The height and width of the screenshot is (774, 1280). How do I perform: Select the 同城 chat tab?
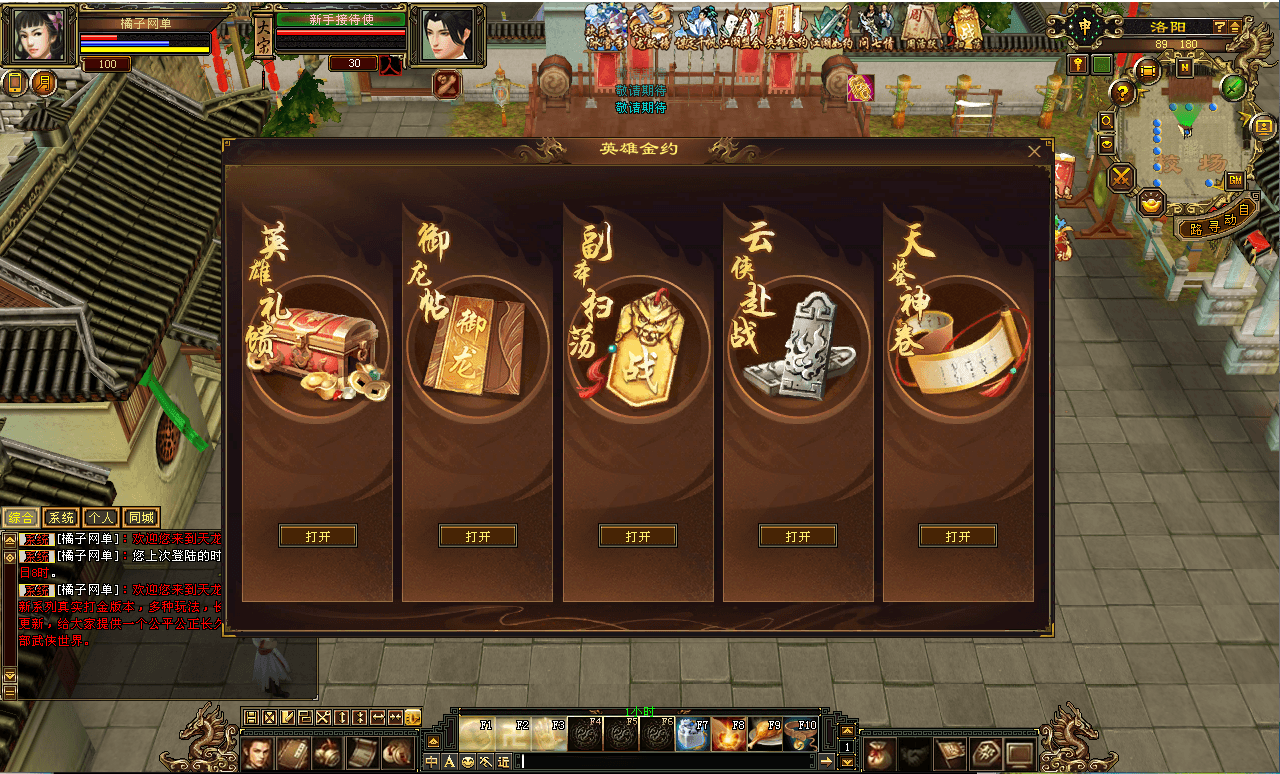(141, 517)
